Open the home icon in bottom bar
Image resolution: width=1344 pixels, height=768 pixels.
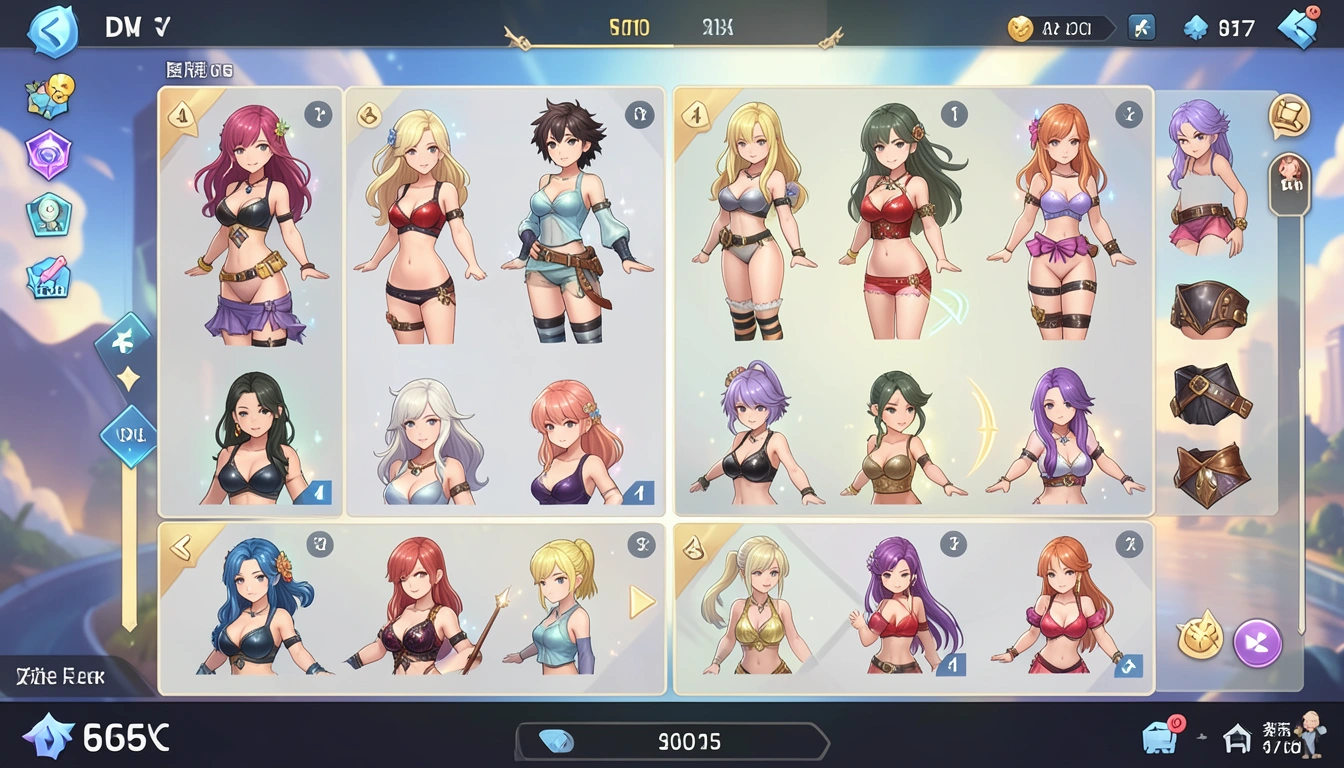(x=1238, y=740)
